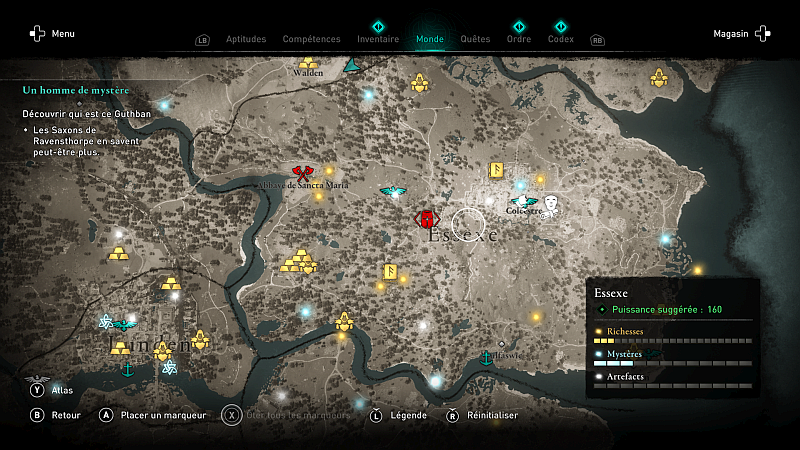Click the red quest marker near Essexe
Viewport: 800px width, 450px height.
(427, 218)
